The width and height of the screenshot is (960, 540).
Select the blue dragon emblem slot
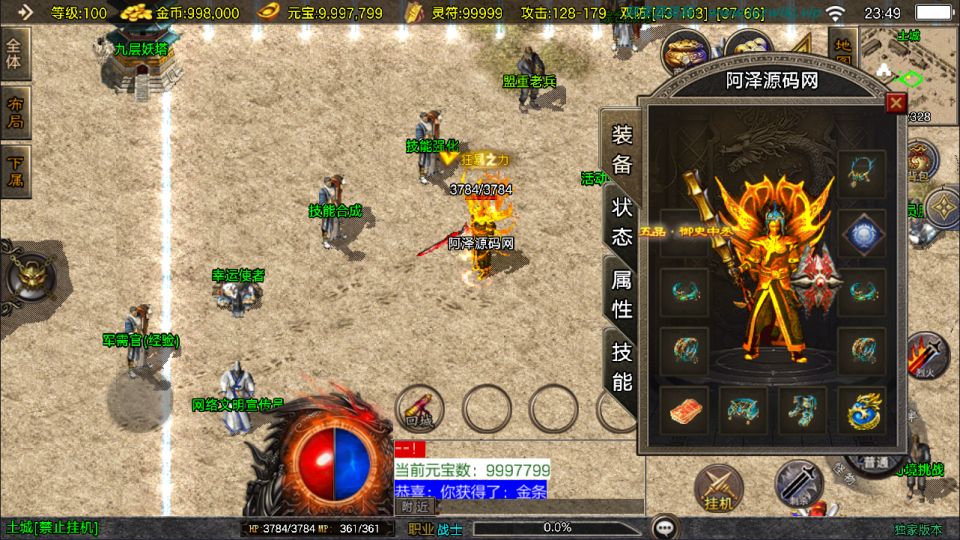861,411
